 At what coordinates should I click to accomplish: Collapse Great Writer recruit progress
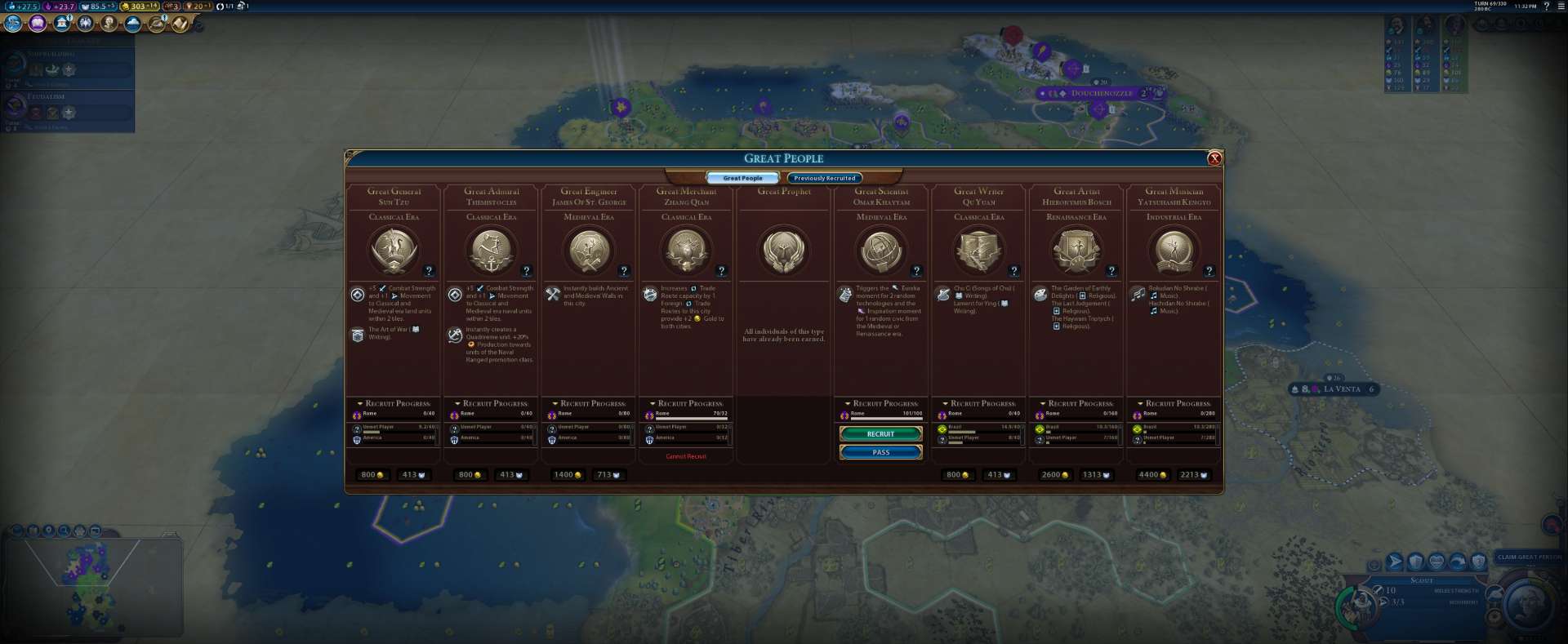coord(945,403)
